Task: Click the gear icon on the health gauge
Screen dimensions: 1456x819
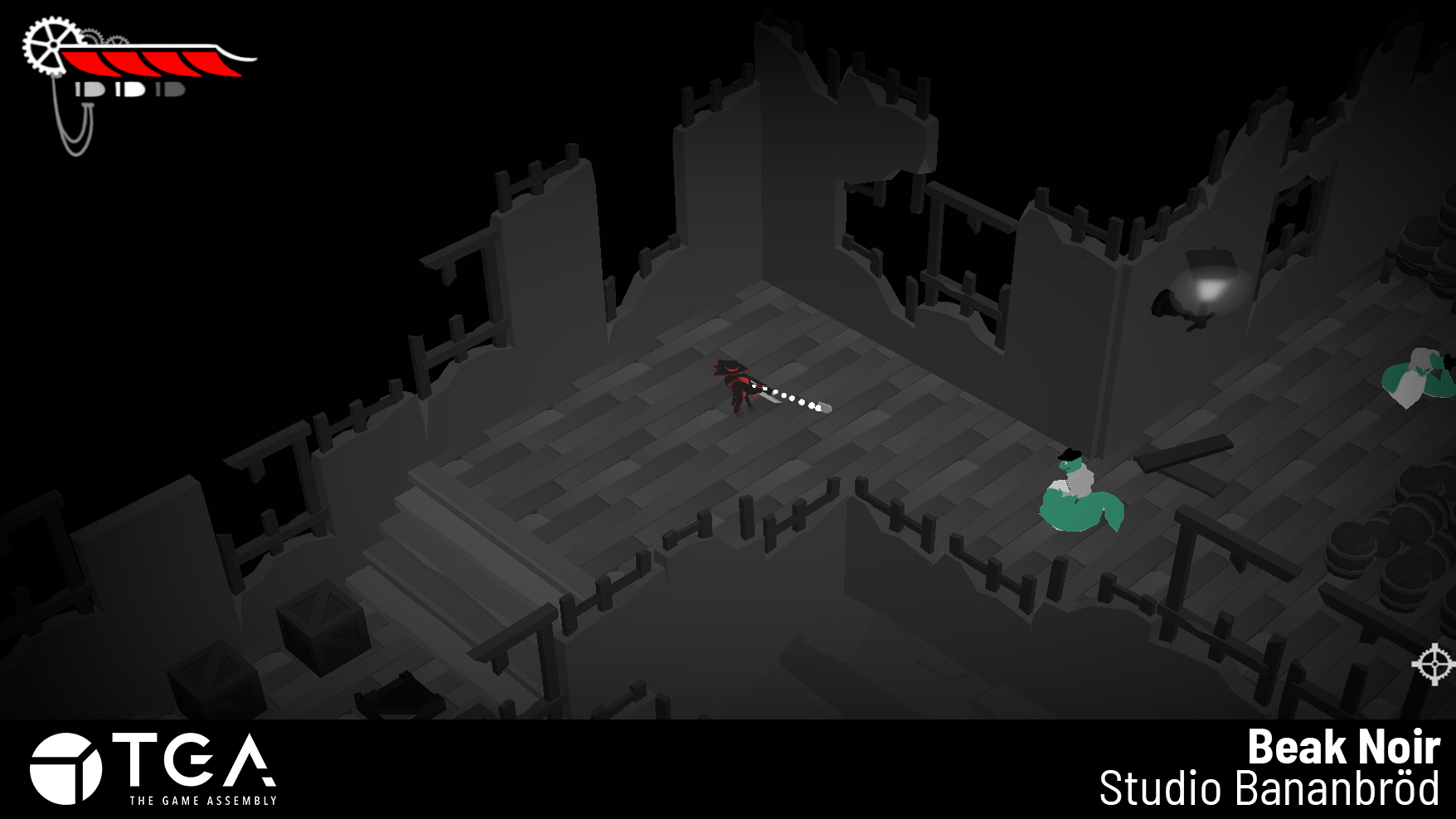Action: pos(52,44)
